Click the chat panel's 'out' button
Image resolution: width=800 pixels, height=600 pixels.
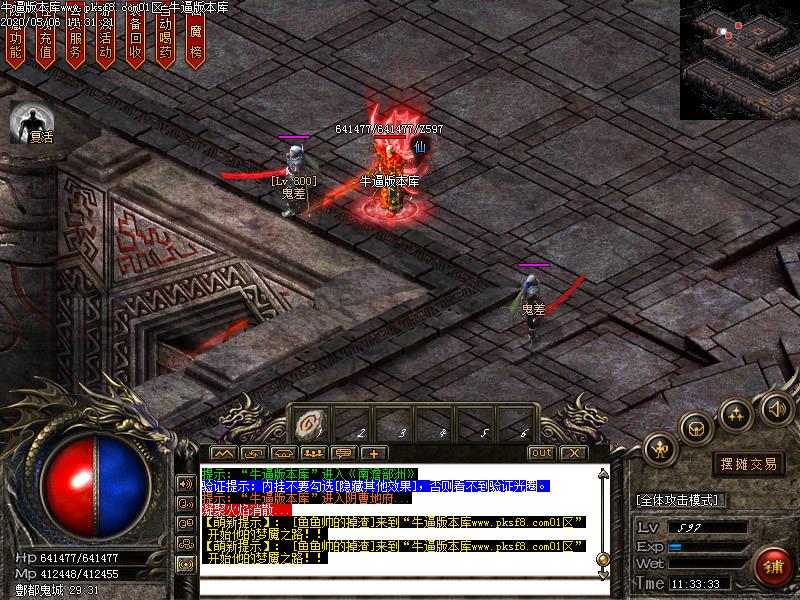point(541,453)
